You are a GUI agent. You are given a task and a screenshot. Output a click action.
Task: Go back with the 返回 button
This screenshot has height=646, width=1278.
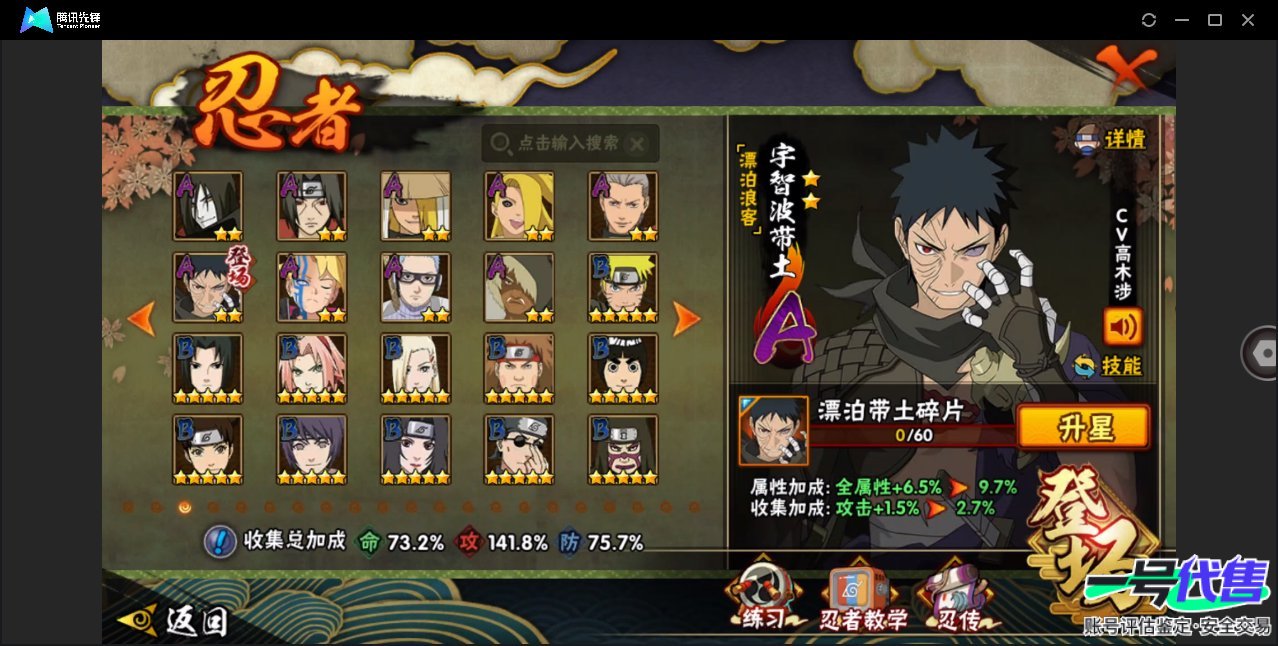(174, 621)
